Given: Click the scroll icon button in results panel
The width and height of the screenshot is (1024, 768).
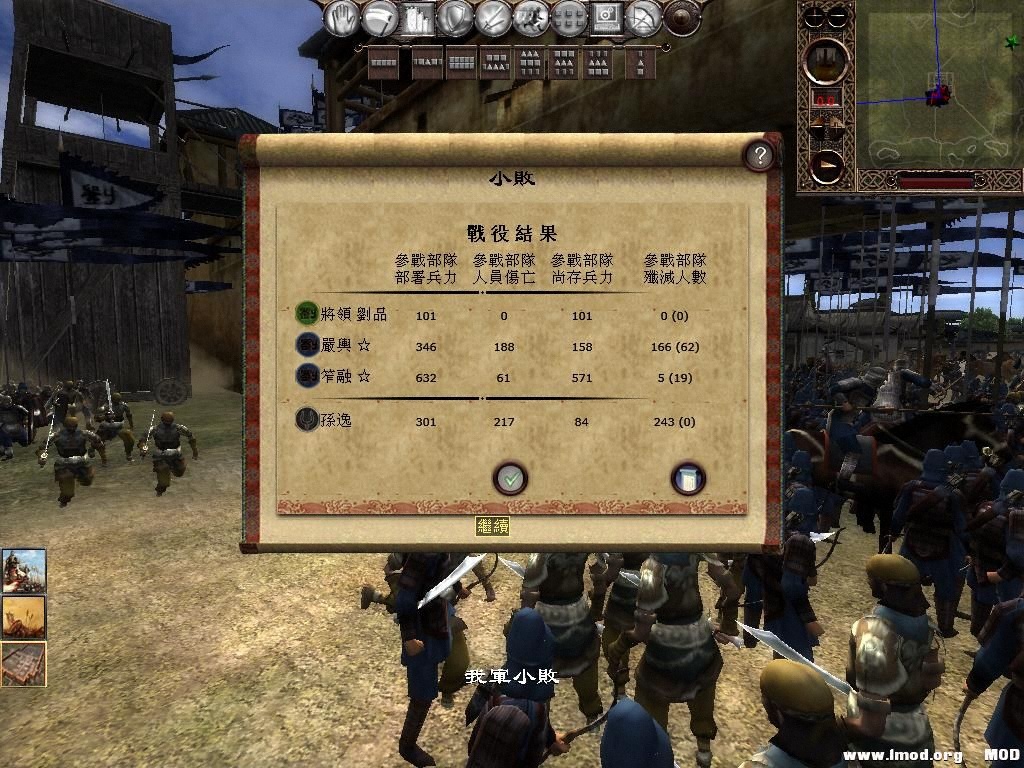Looking at the screenshot, I should pos(688,479).
